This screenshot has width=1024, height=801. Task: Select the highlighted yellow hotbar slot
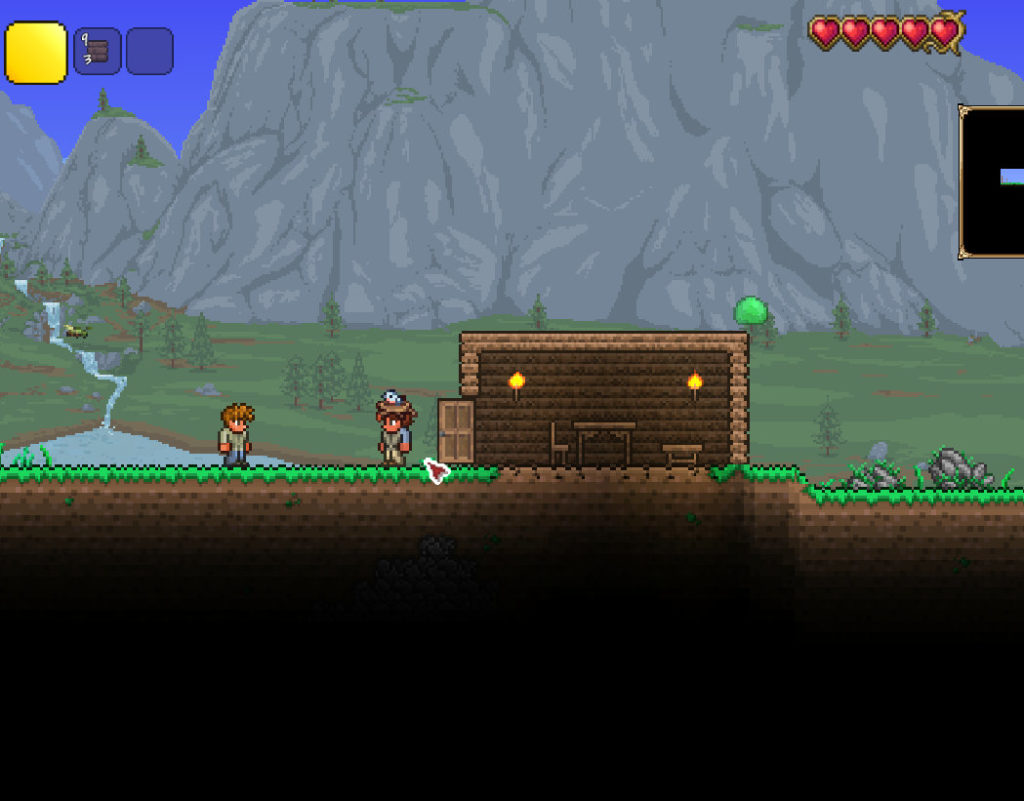[36, 53]
